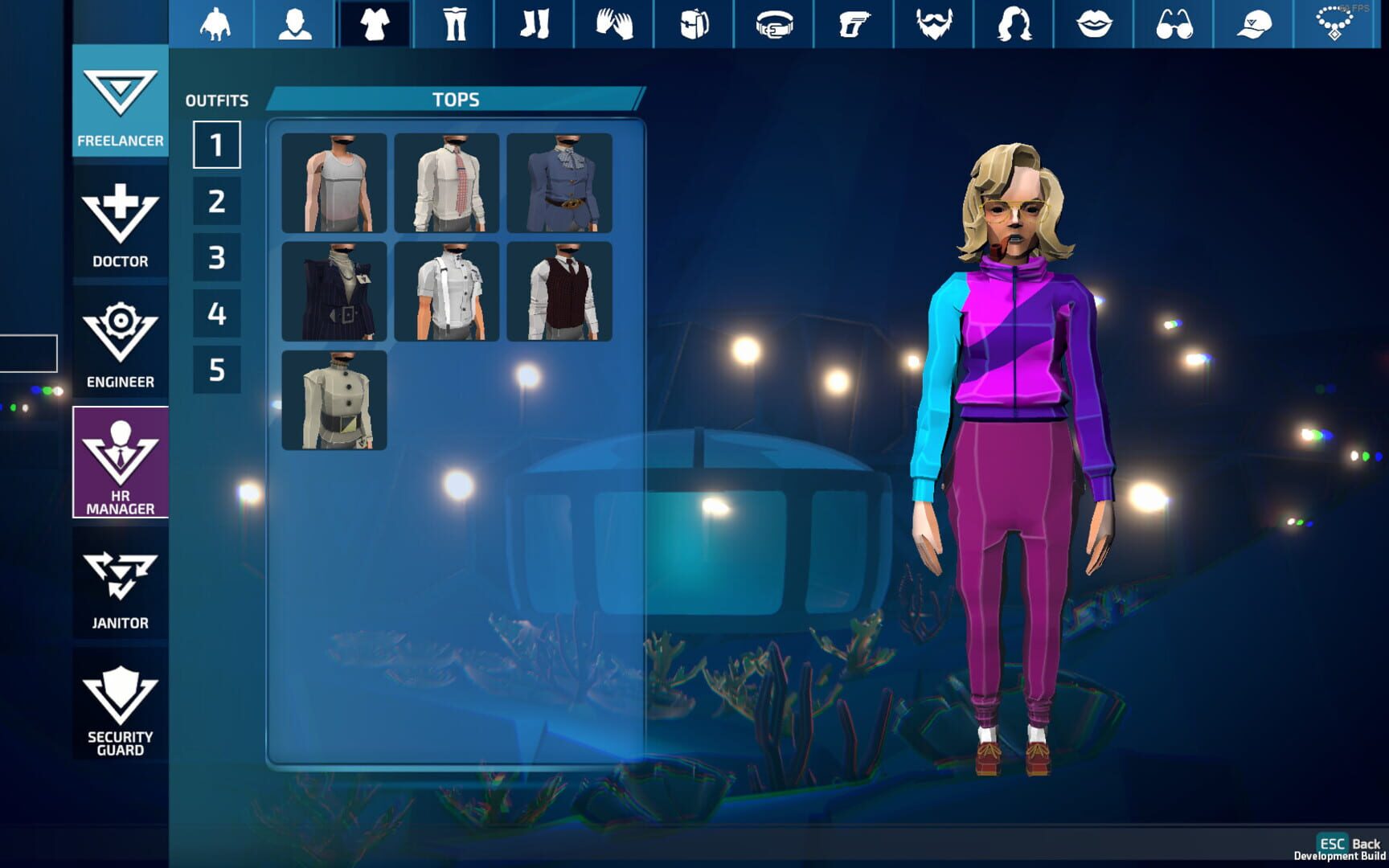
Task: Select the boots category icon
Action: (534, 24)
